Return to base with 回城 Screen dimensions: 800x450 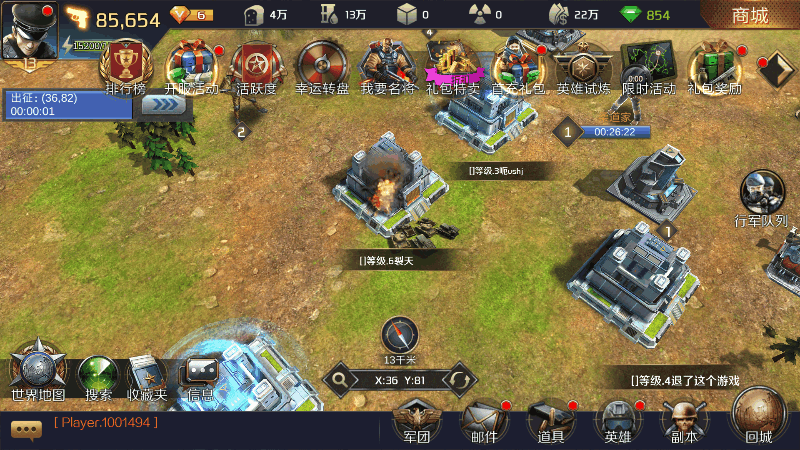(759, 415)
